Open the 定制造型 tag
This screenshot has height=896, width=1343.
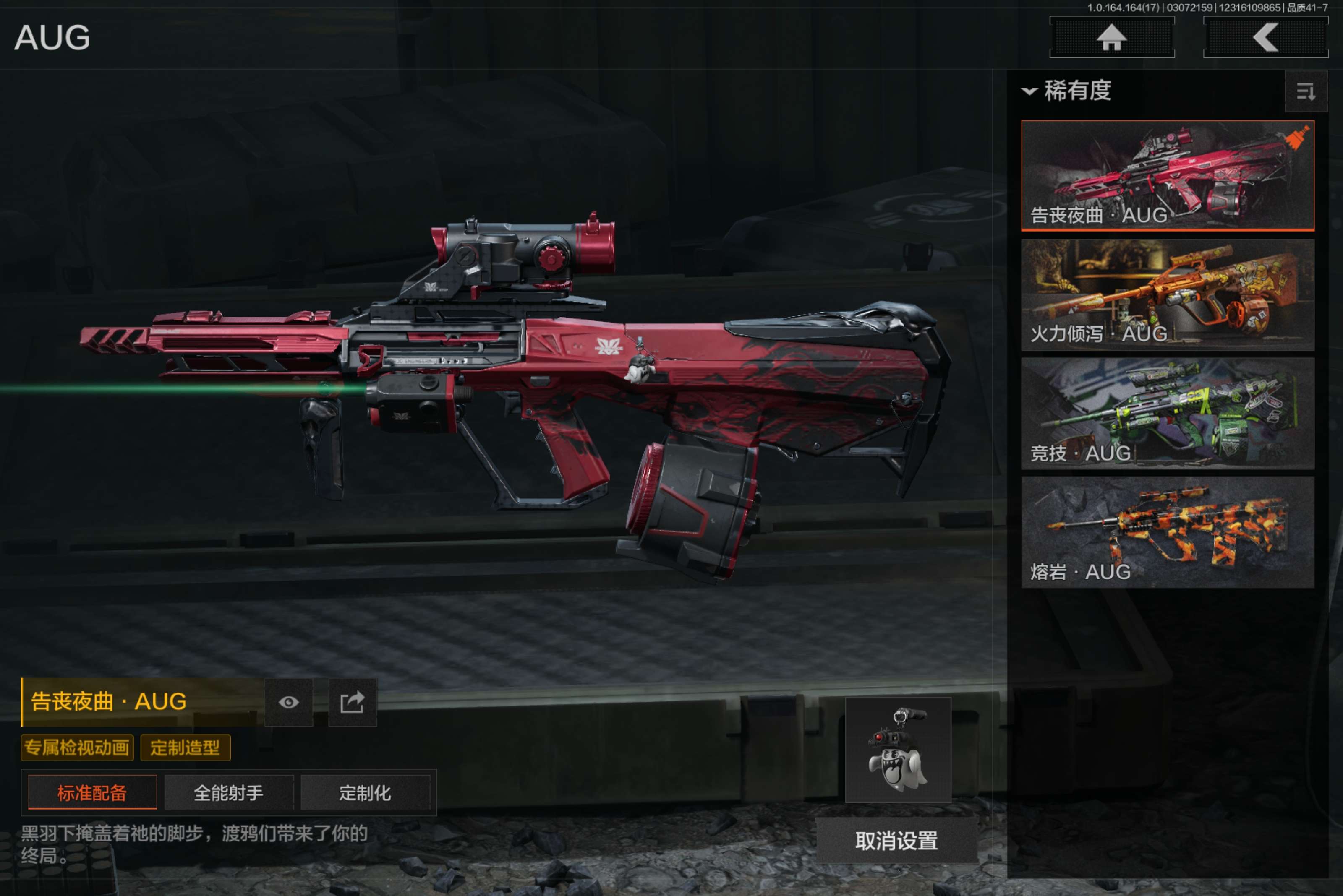pyautogui.click(x=185, y=748)
